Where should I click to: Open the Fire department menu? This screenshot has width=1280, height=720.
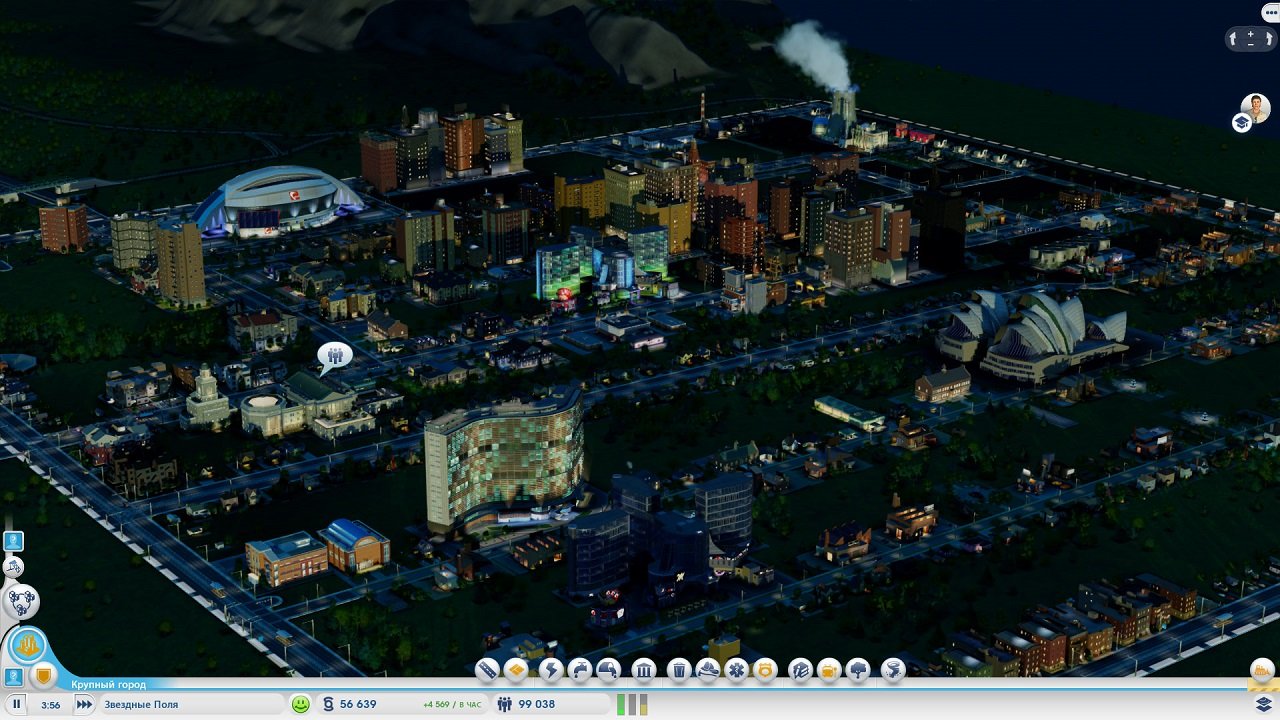(x=708, y=672)
